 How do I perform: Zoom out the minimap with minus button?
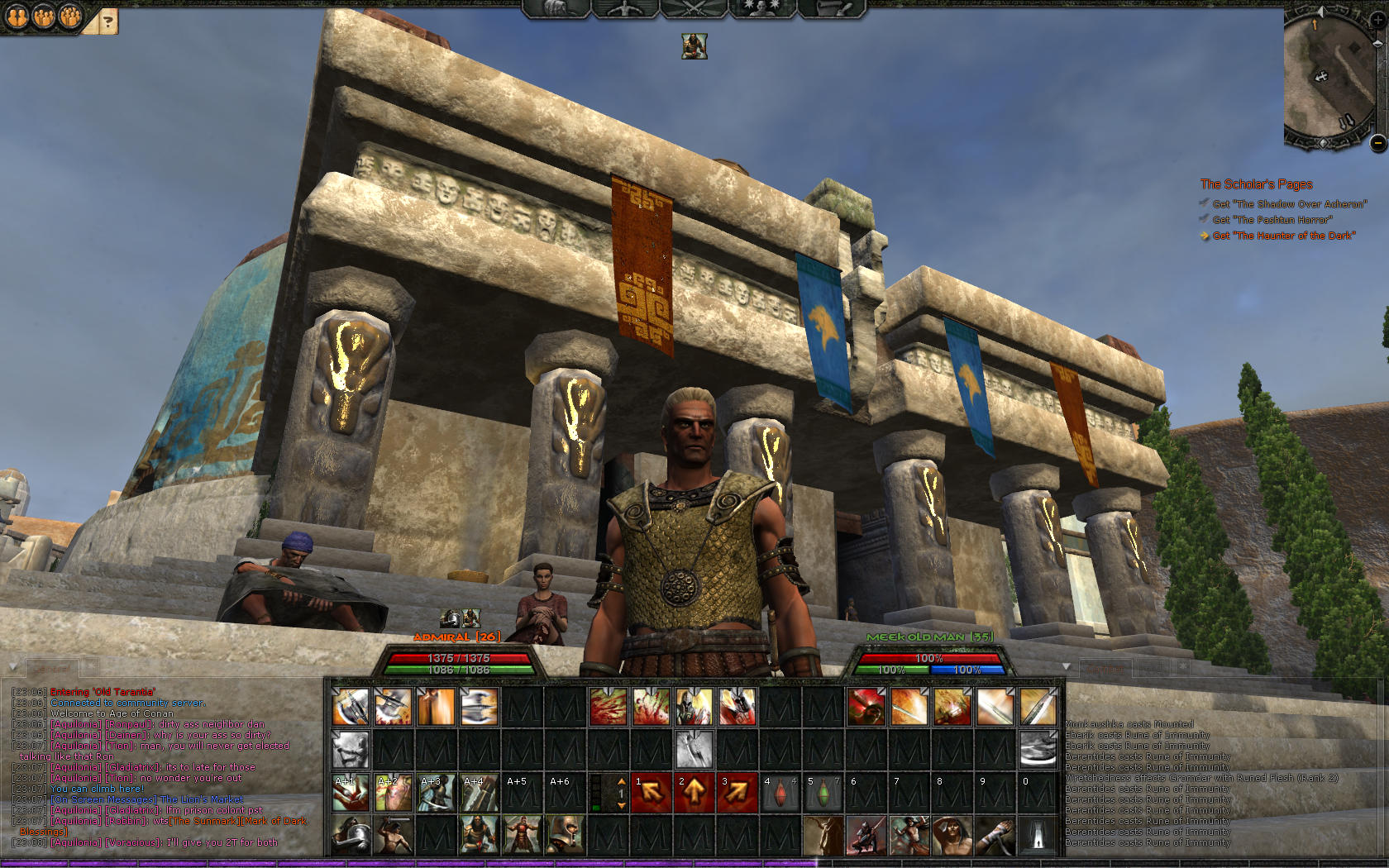click(1377, 143)
